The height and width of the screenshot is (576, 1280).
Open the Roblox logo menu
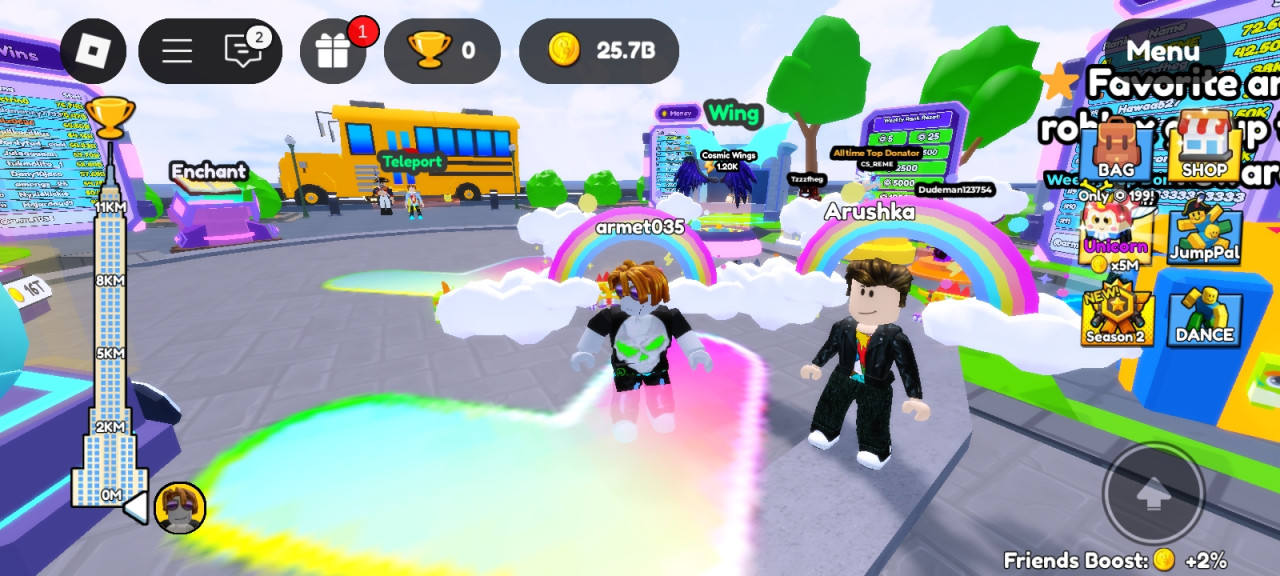(93, 51)
